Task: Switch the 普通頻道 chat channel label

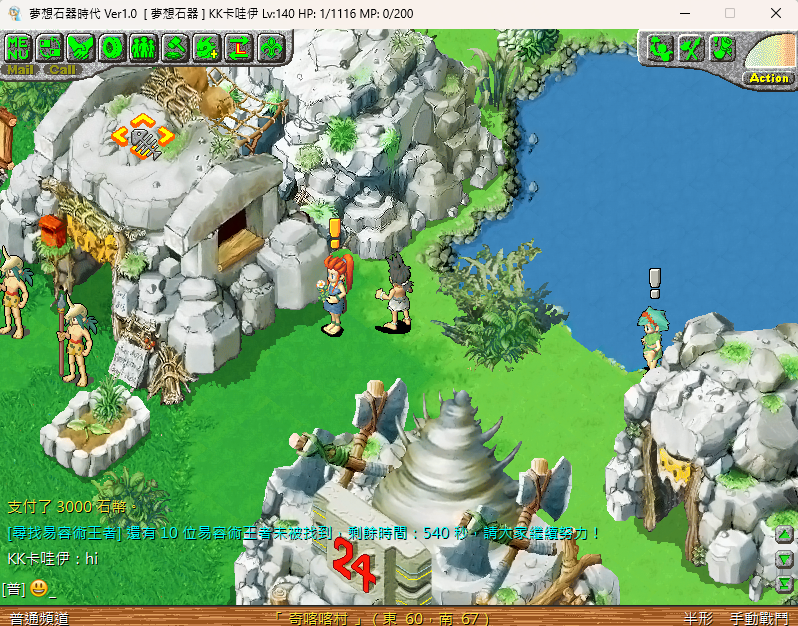Action: (40, 618)
